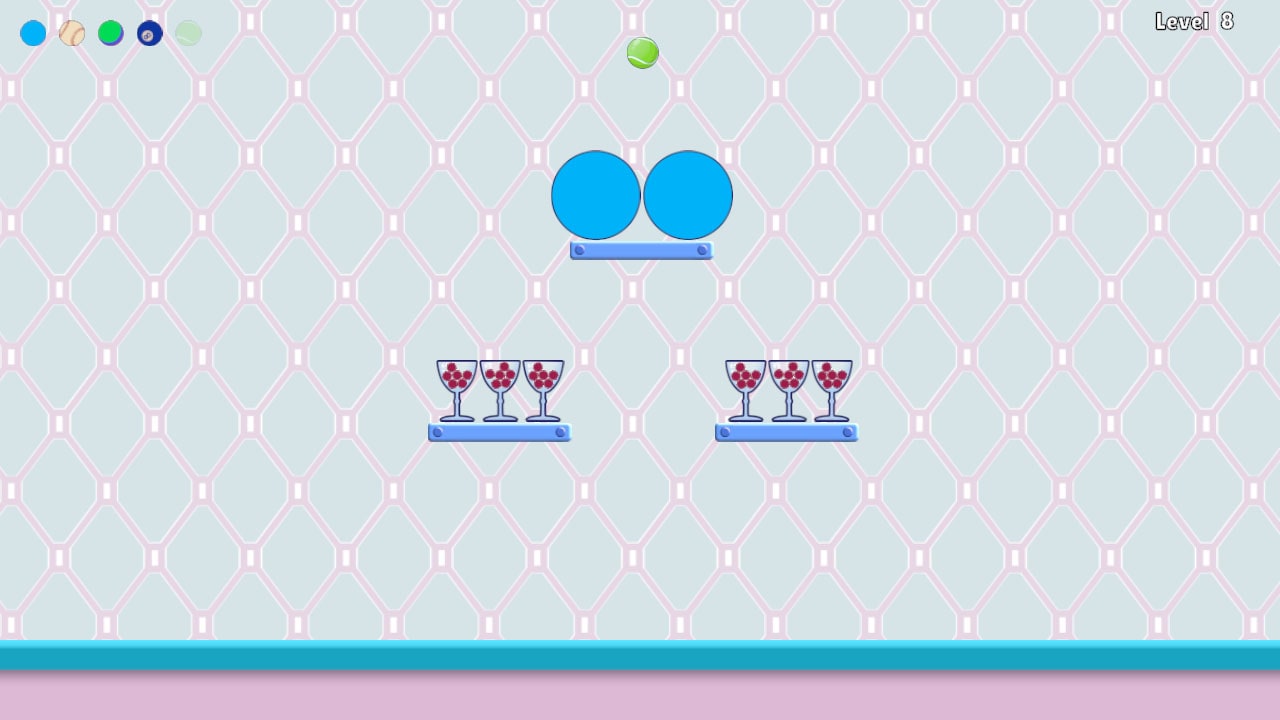This screenshot has height=720, width=1280.
Task: Select the baseball from the ball picker
Action: click(x=71, y=33)
